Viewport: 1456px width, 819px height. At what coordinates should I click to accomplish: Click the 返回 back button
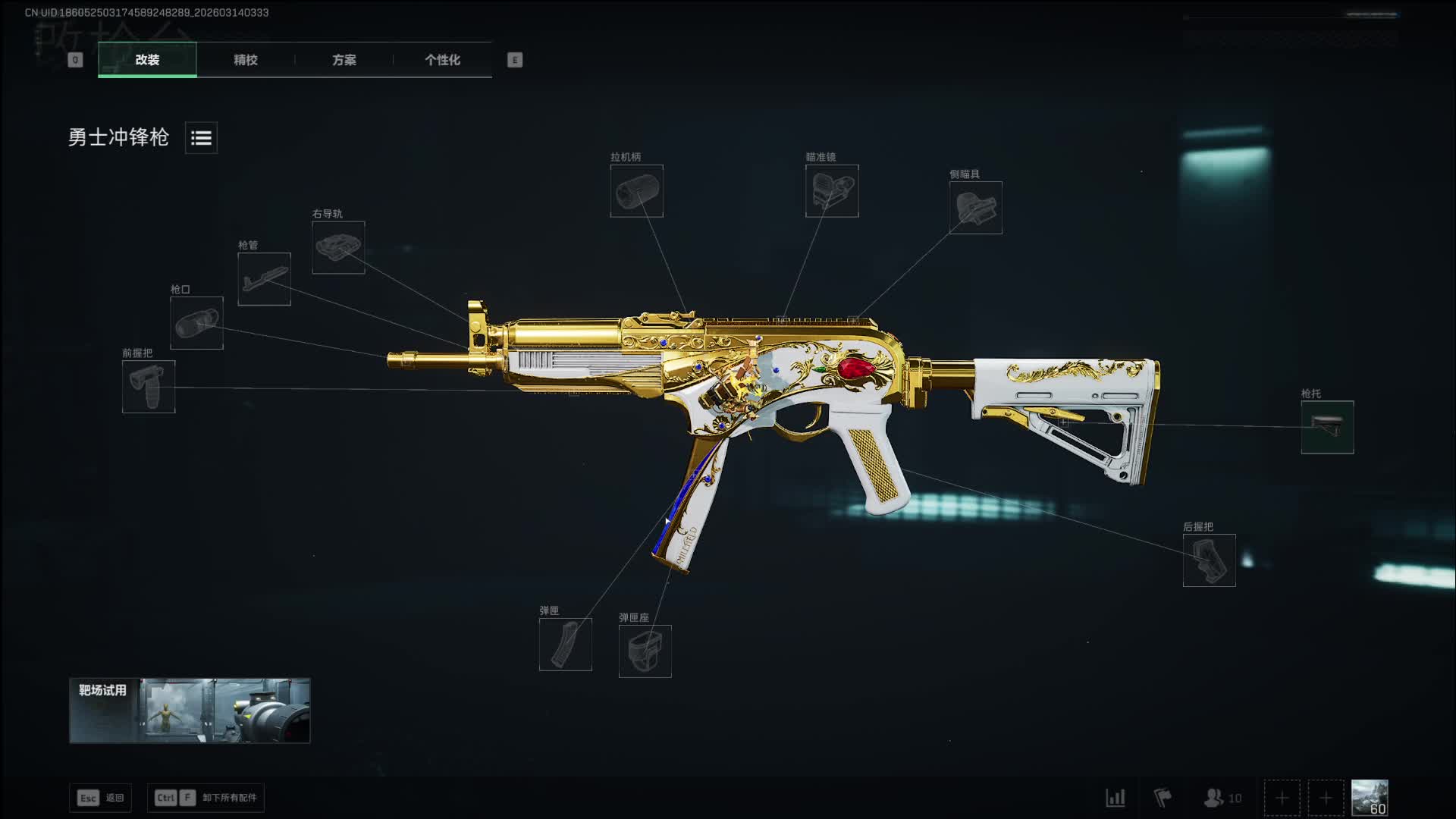101,798
